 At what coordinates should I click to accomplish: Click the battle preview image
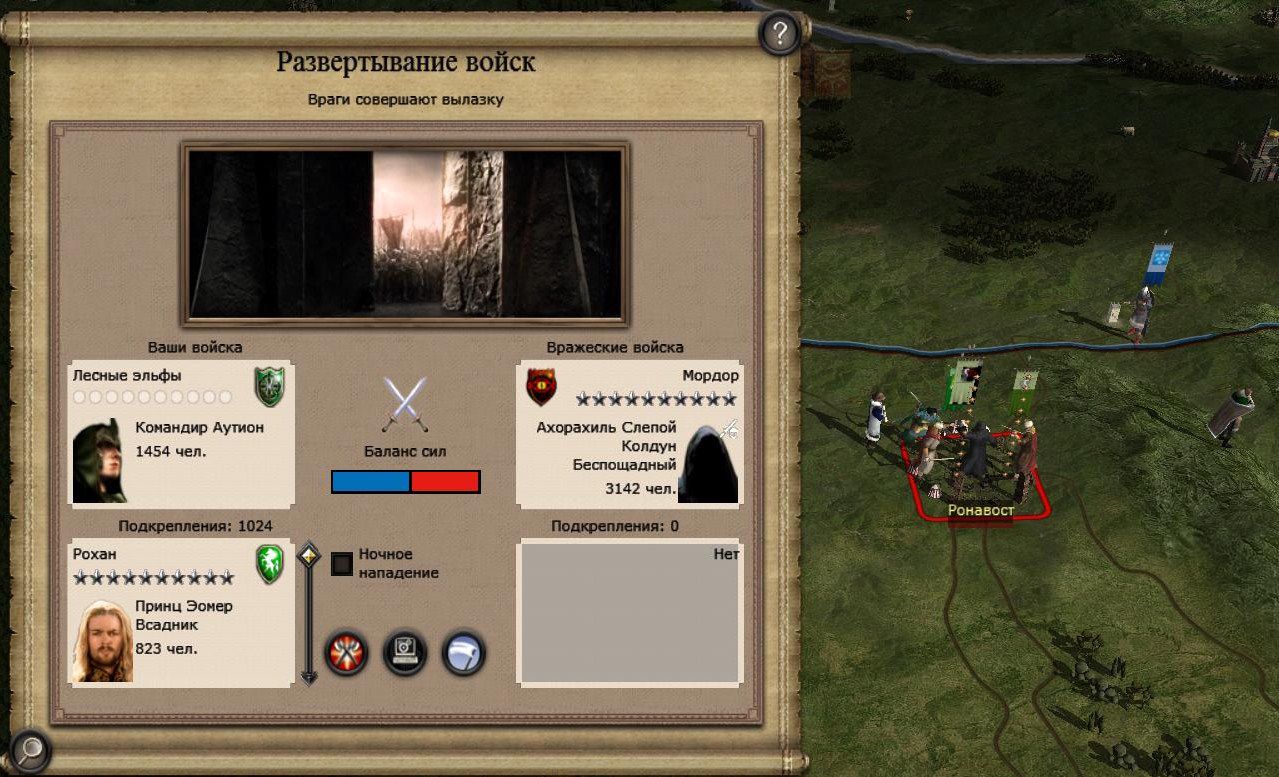405,233
